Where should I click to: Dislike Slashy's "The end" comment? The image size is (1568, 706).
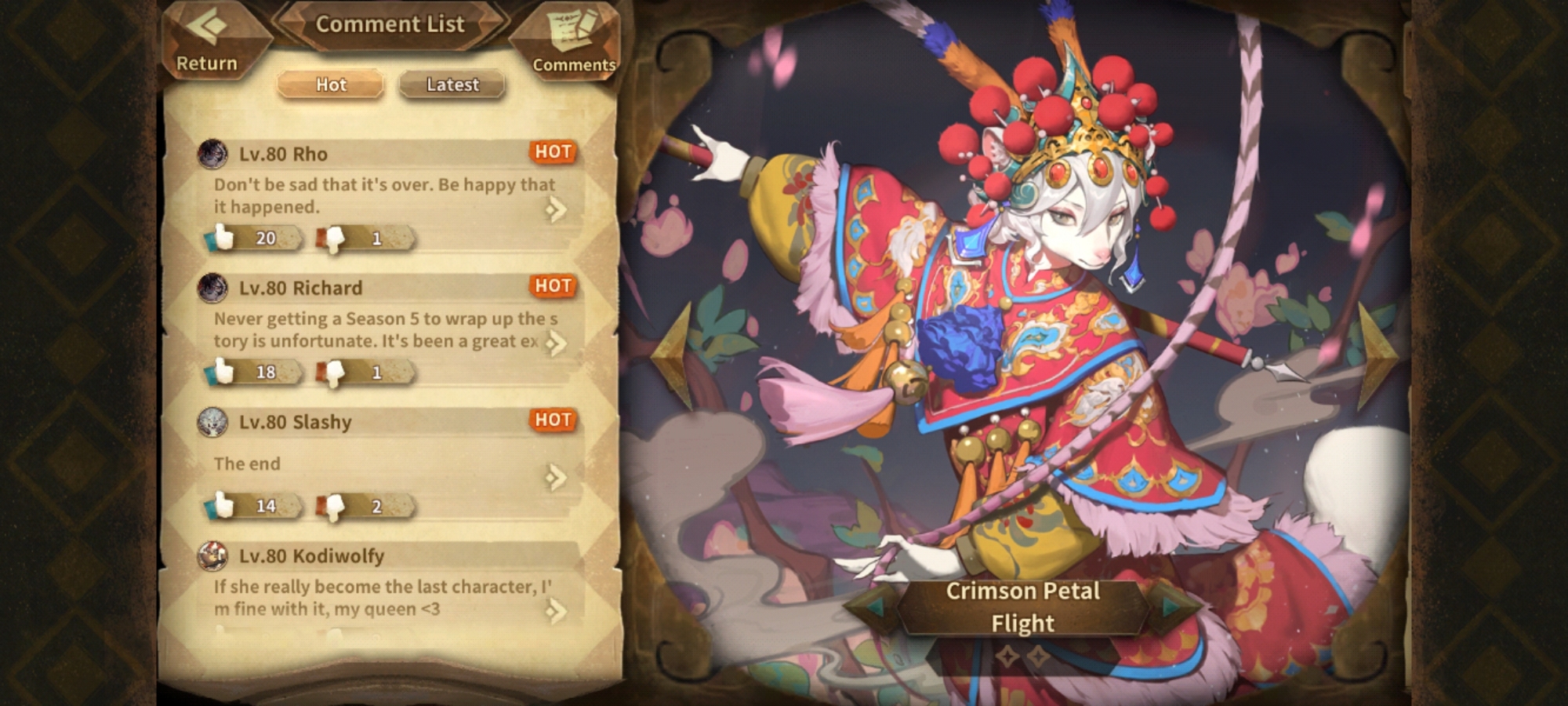(334, 507)
